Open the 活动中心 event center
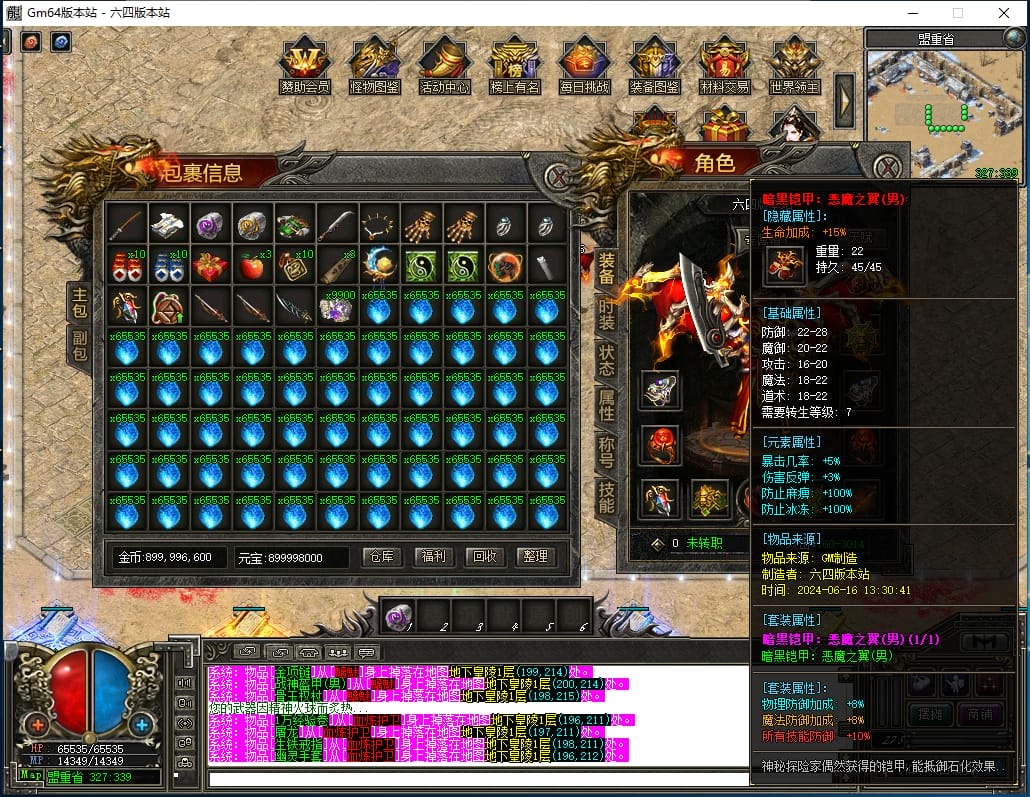 (444, 65)
